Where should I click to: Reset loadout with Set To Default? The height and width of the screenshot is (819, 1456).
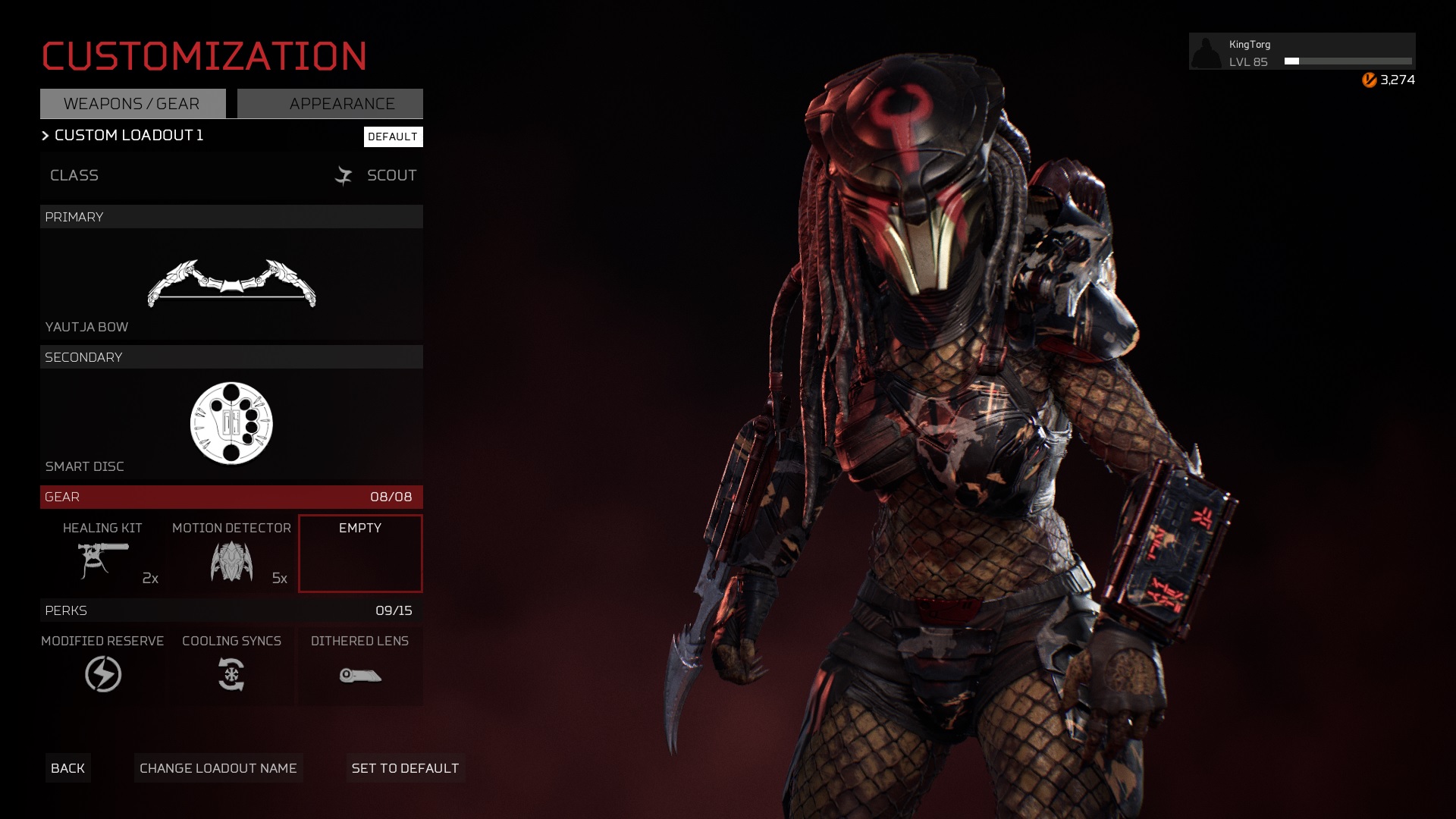pos(405,768)
